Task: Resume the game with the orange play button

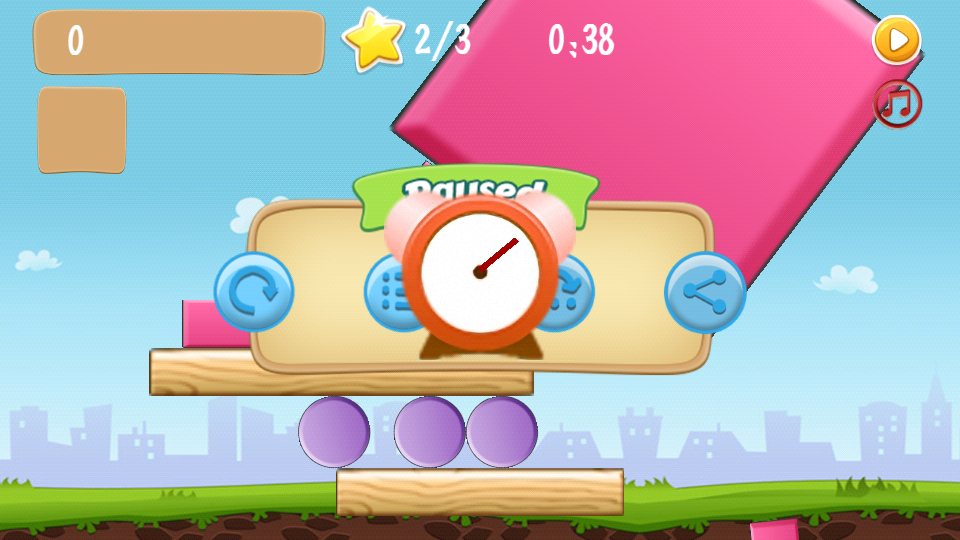Action: [897, 40]
